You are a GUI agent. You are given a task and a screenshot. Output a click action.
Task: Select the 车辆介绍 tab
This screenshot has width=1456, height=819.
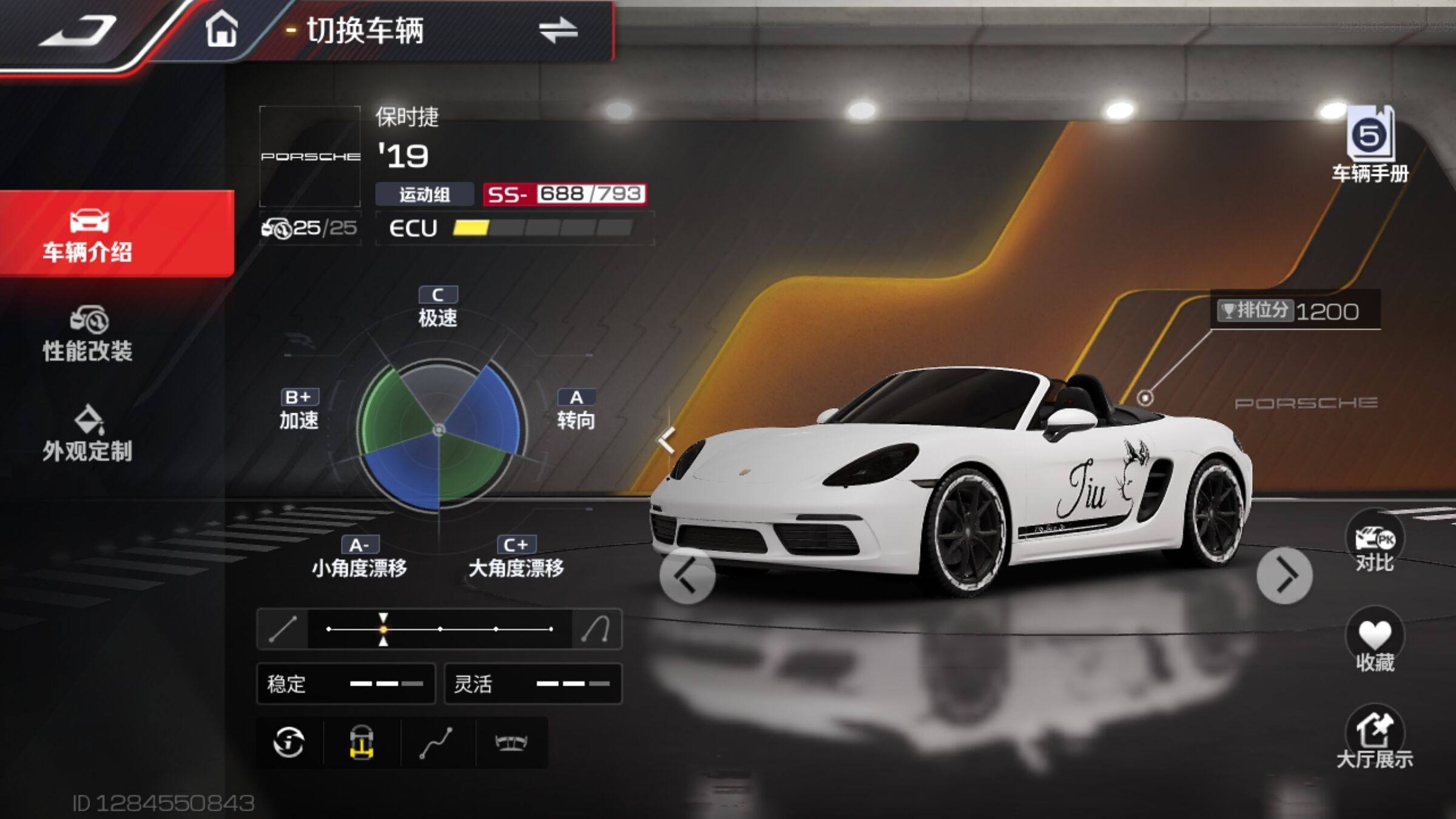click(89, 235)
